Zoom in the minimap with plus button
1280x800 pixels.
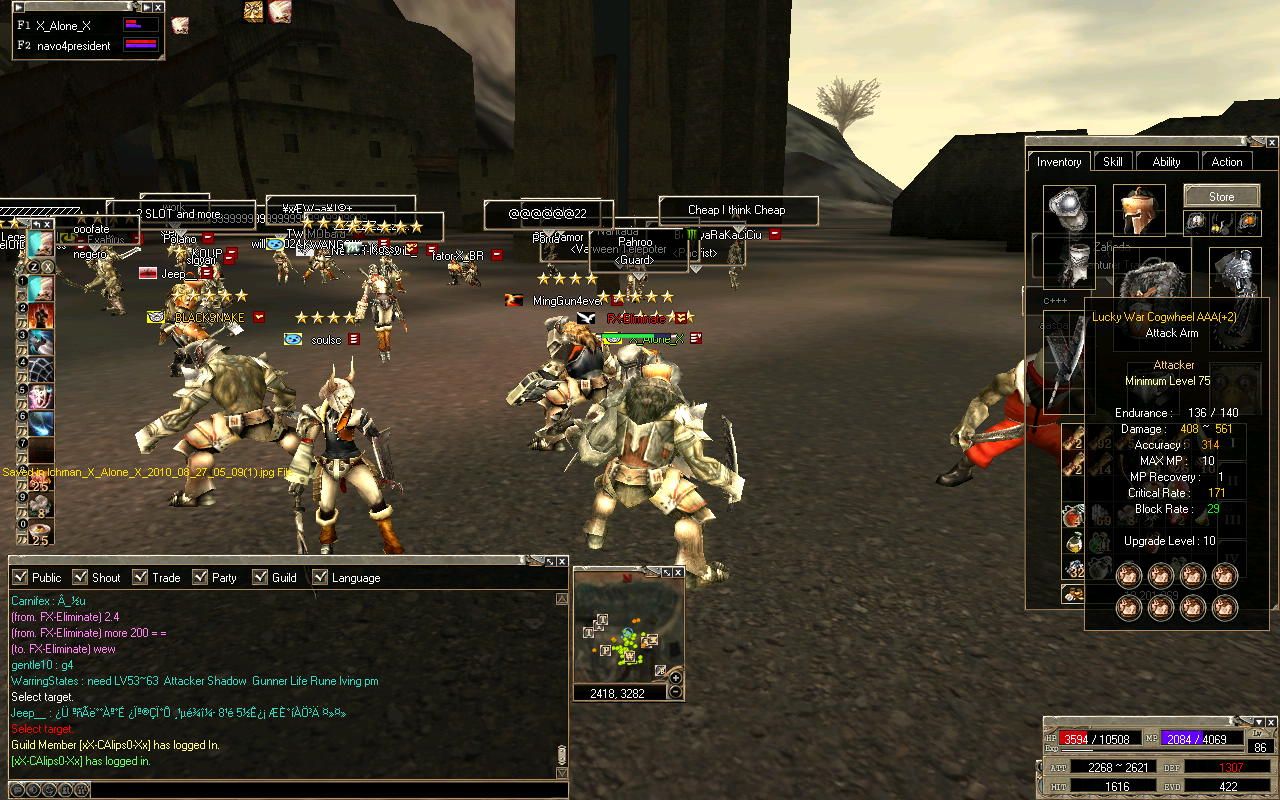point(676,678)
